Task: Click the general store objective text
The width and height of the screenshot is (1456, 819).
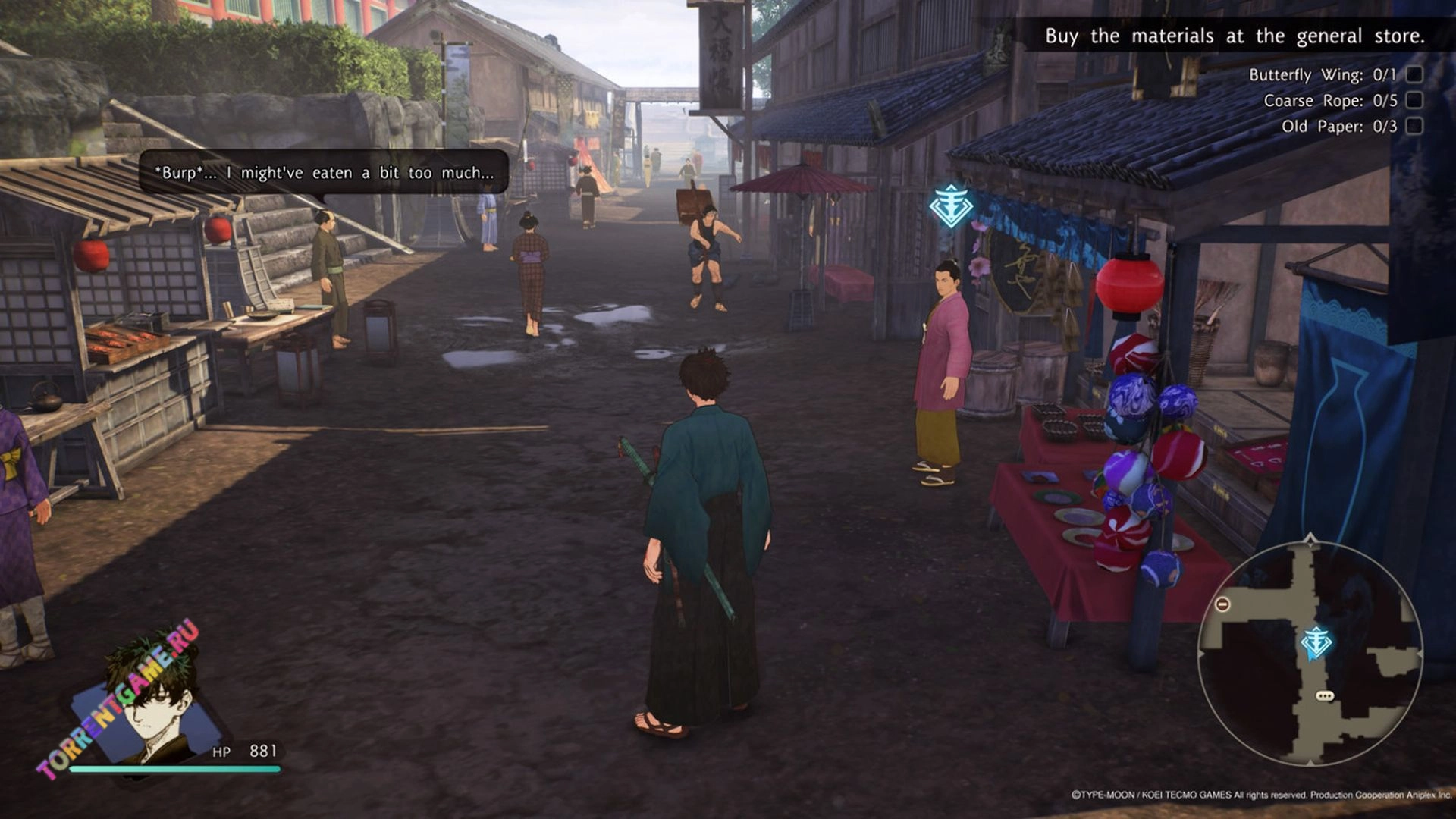Action: (x=1234, y=36)
